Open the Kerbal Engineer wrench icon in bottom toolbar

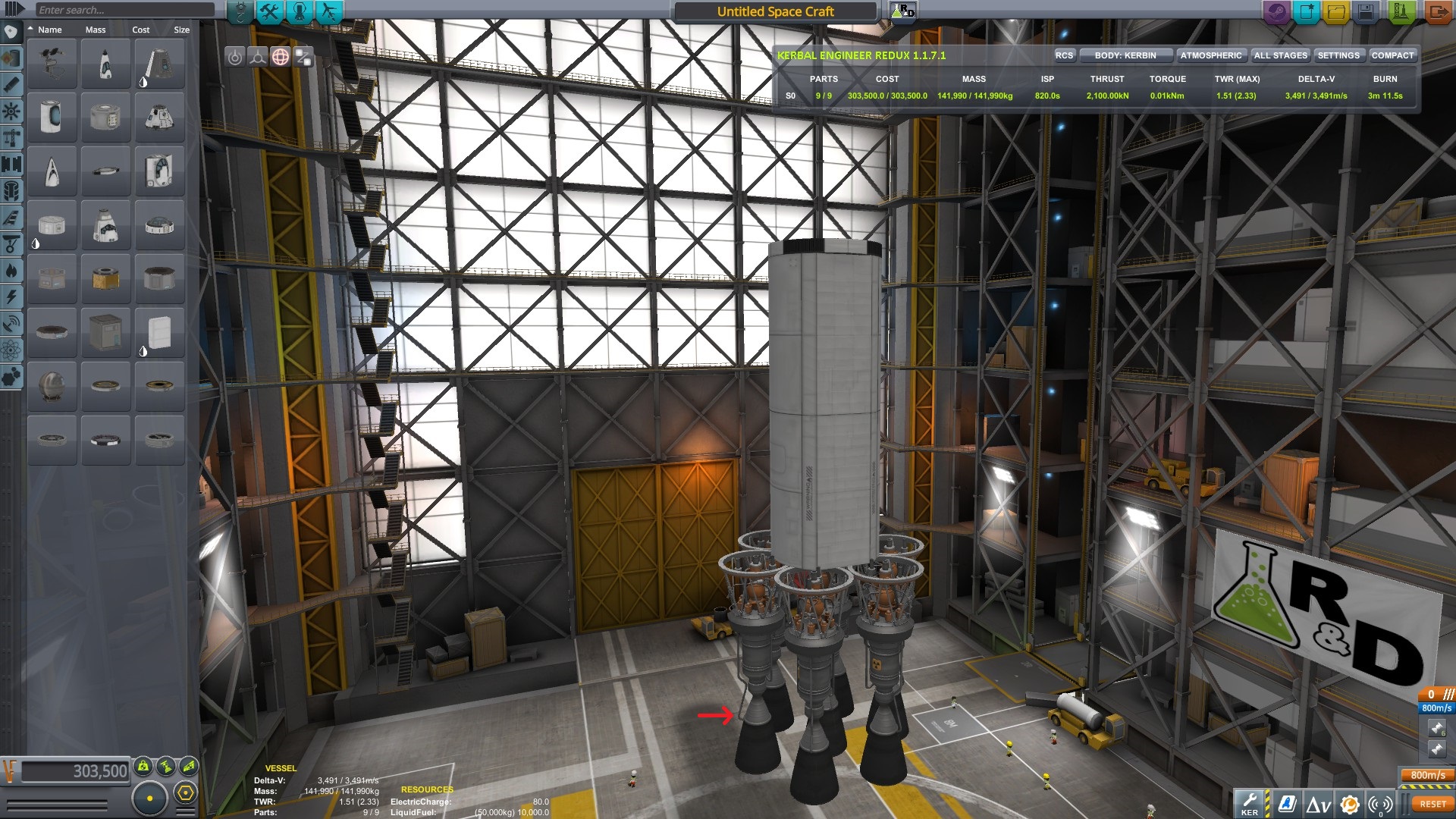pyautogui.click(x=1250, y=802)
